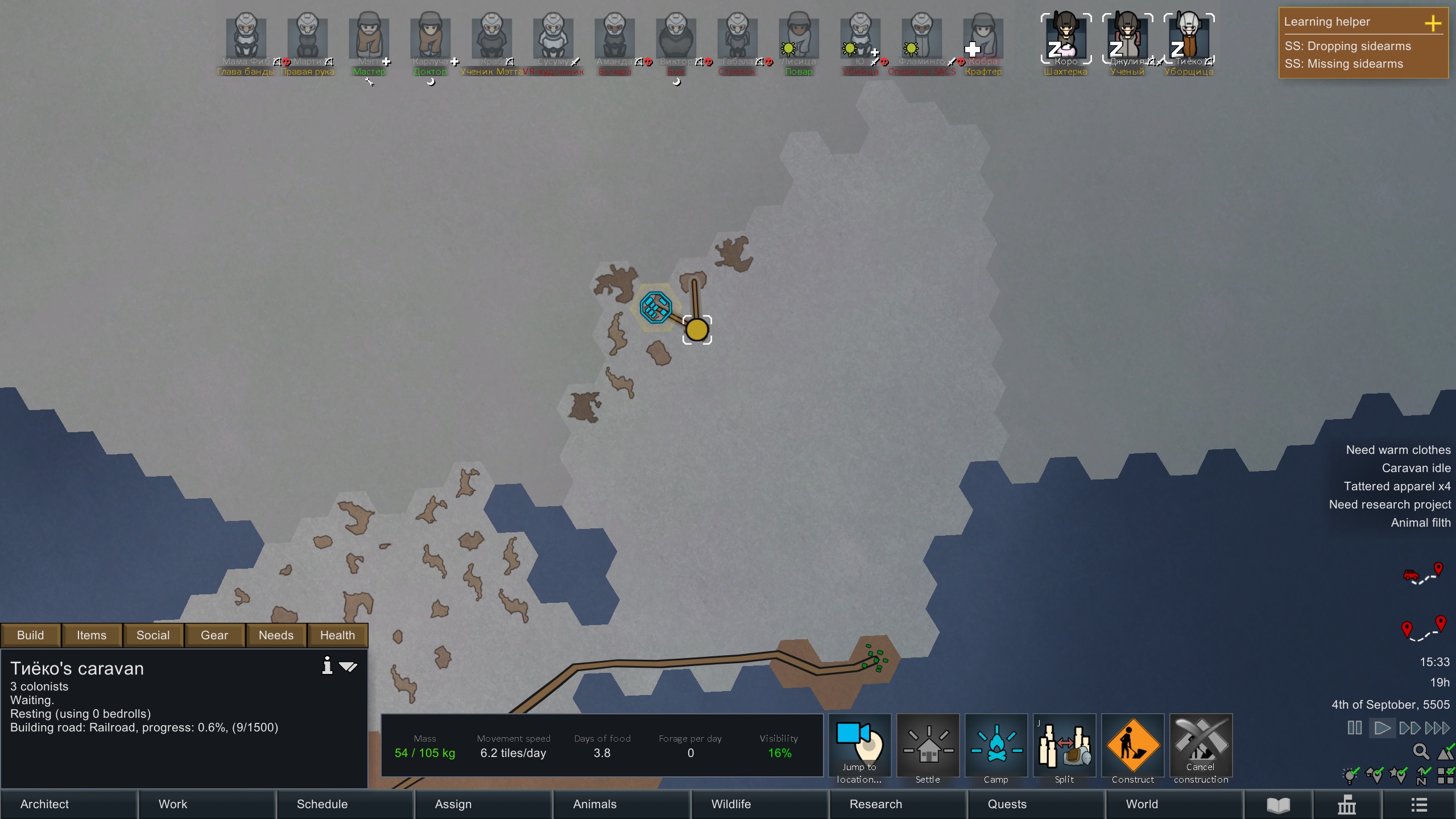The height and width of the screenshot is (819, 1456).
Task: Choose the Construct road command
Action: 1132,746
